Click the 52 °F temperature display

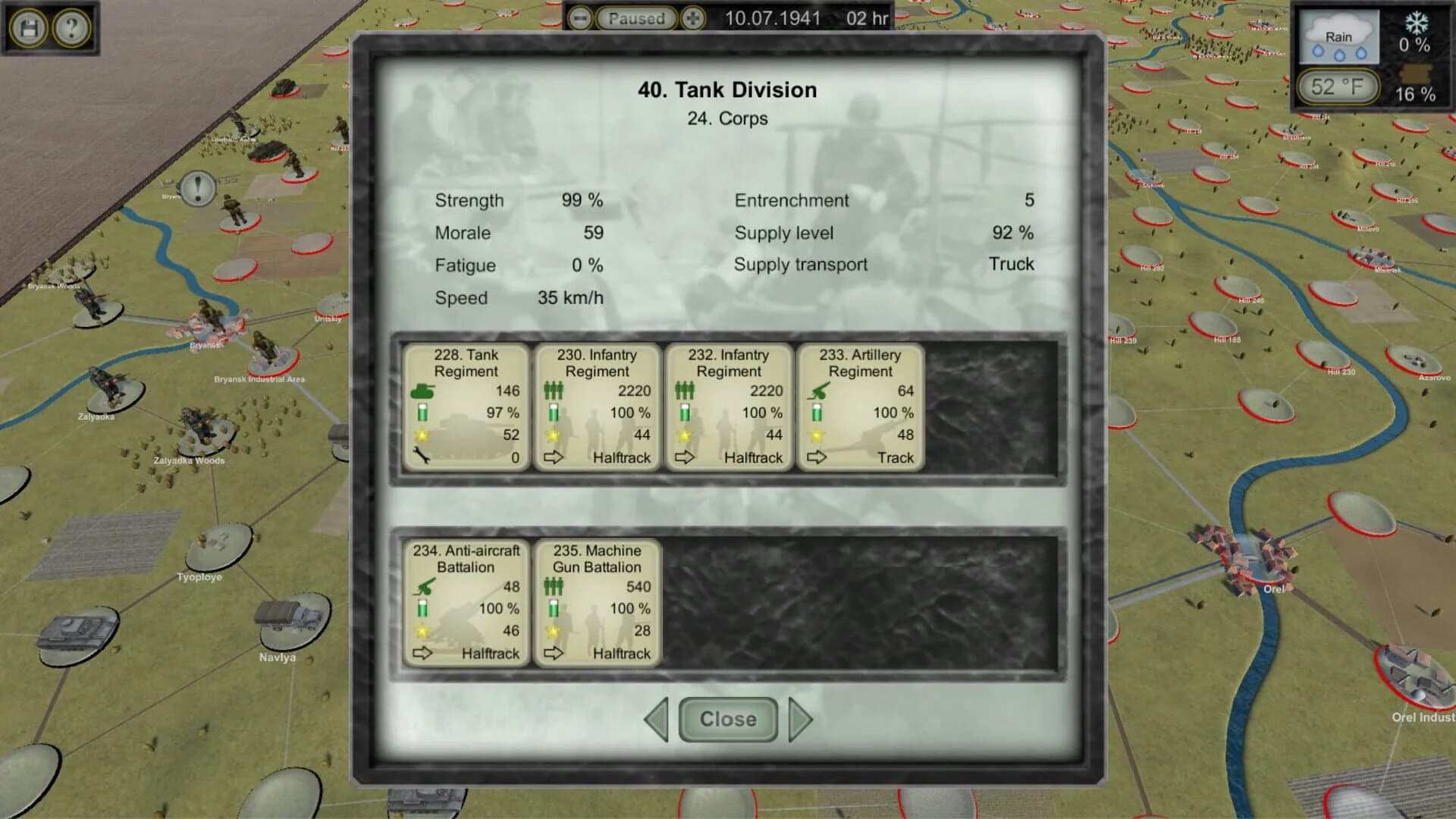click(1338, 86)
